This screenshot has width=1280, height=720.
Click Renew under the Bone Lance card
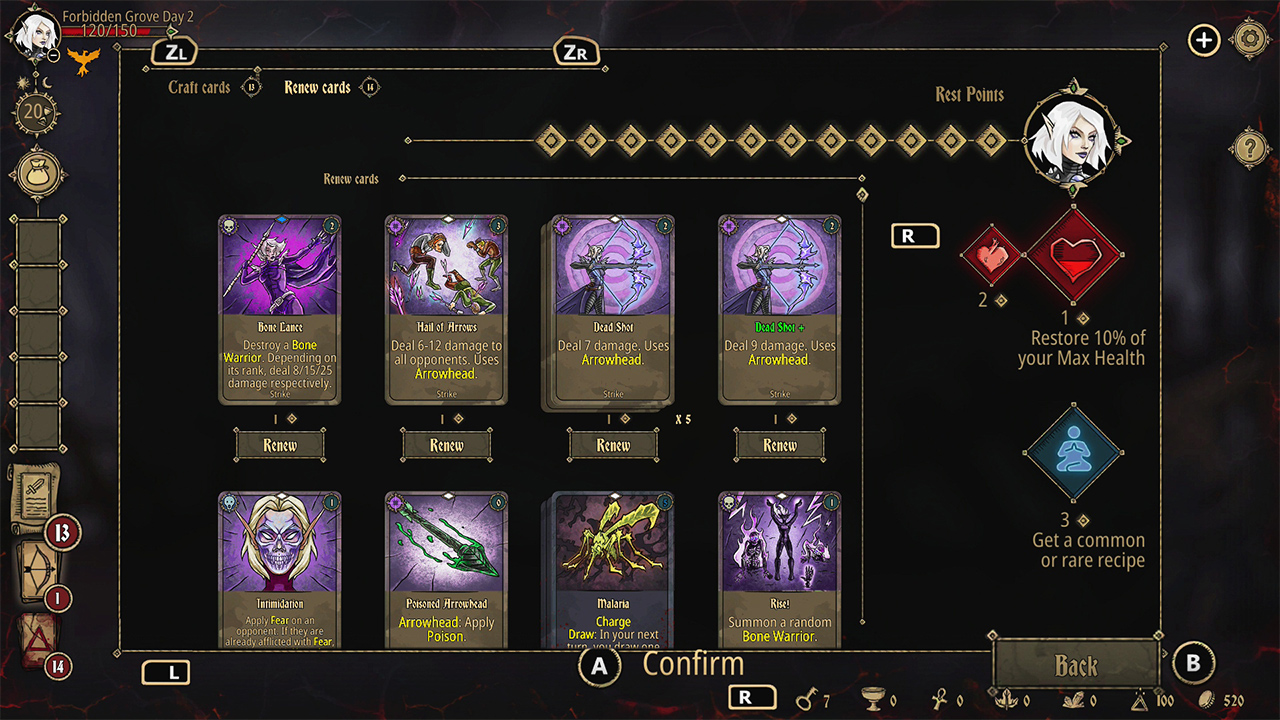pos(280,444)
